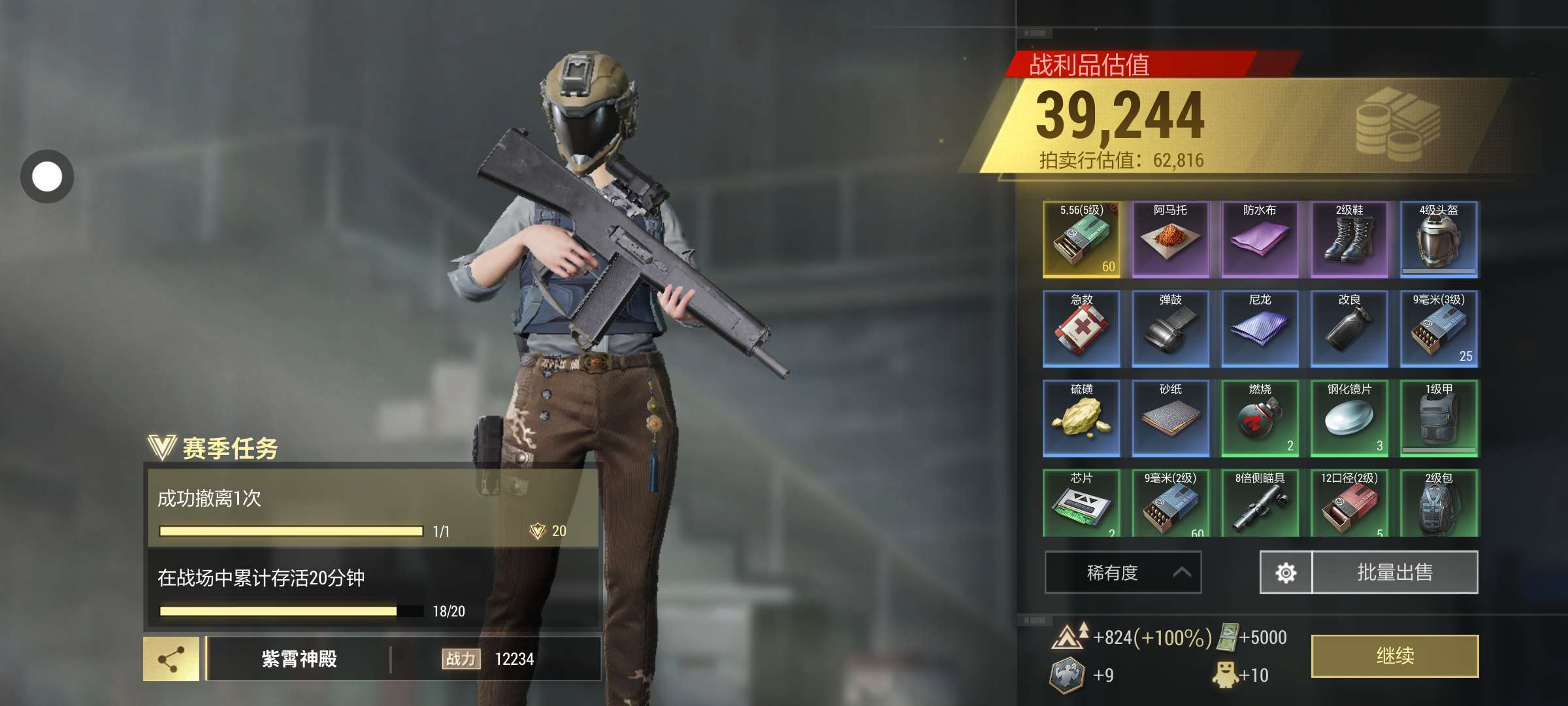Select the 4级头盔 helmet slot

point(1439,239)
